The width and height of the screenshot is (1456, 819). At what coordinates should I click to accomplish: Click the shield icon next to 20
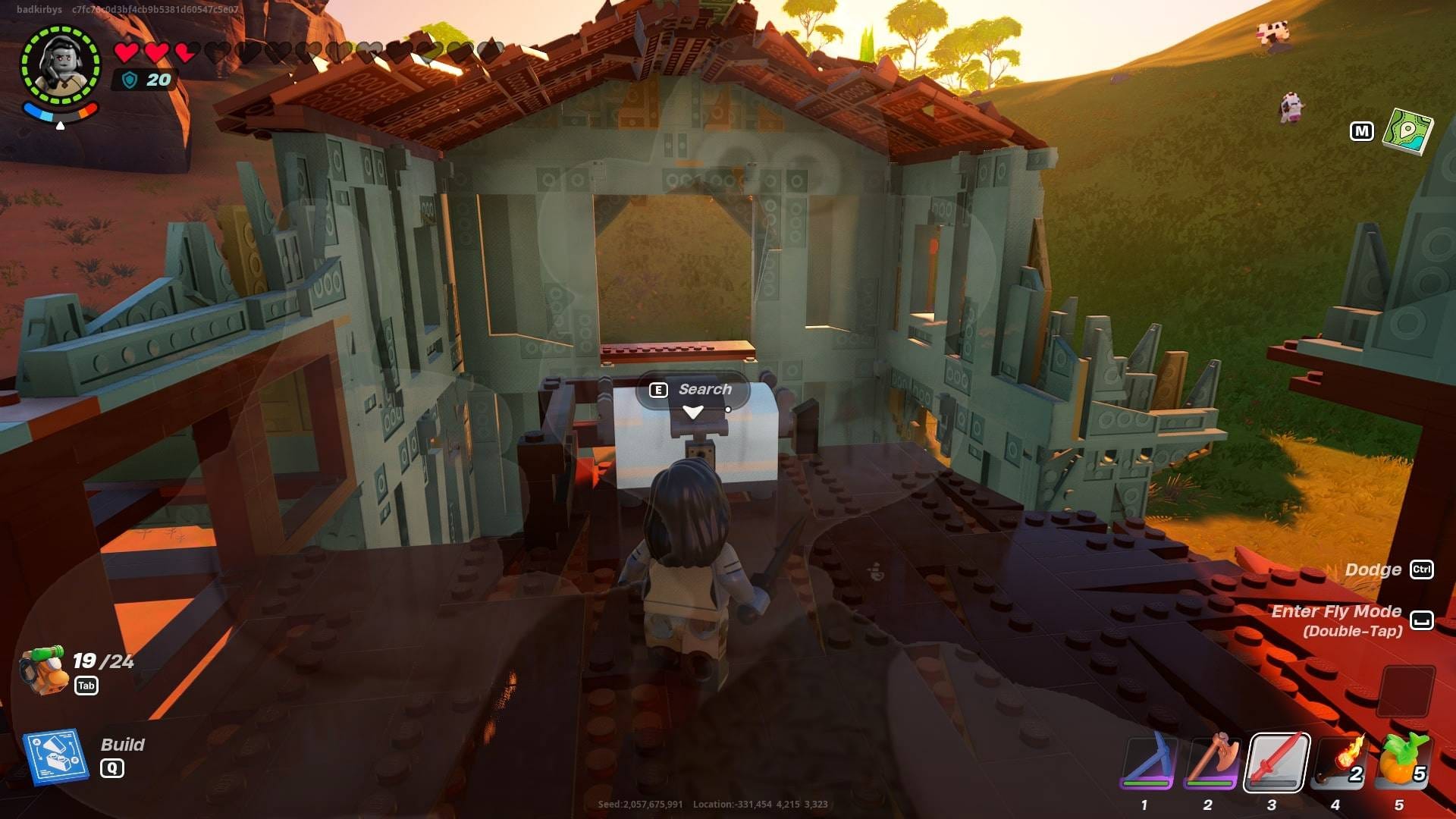[130, 79]
